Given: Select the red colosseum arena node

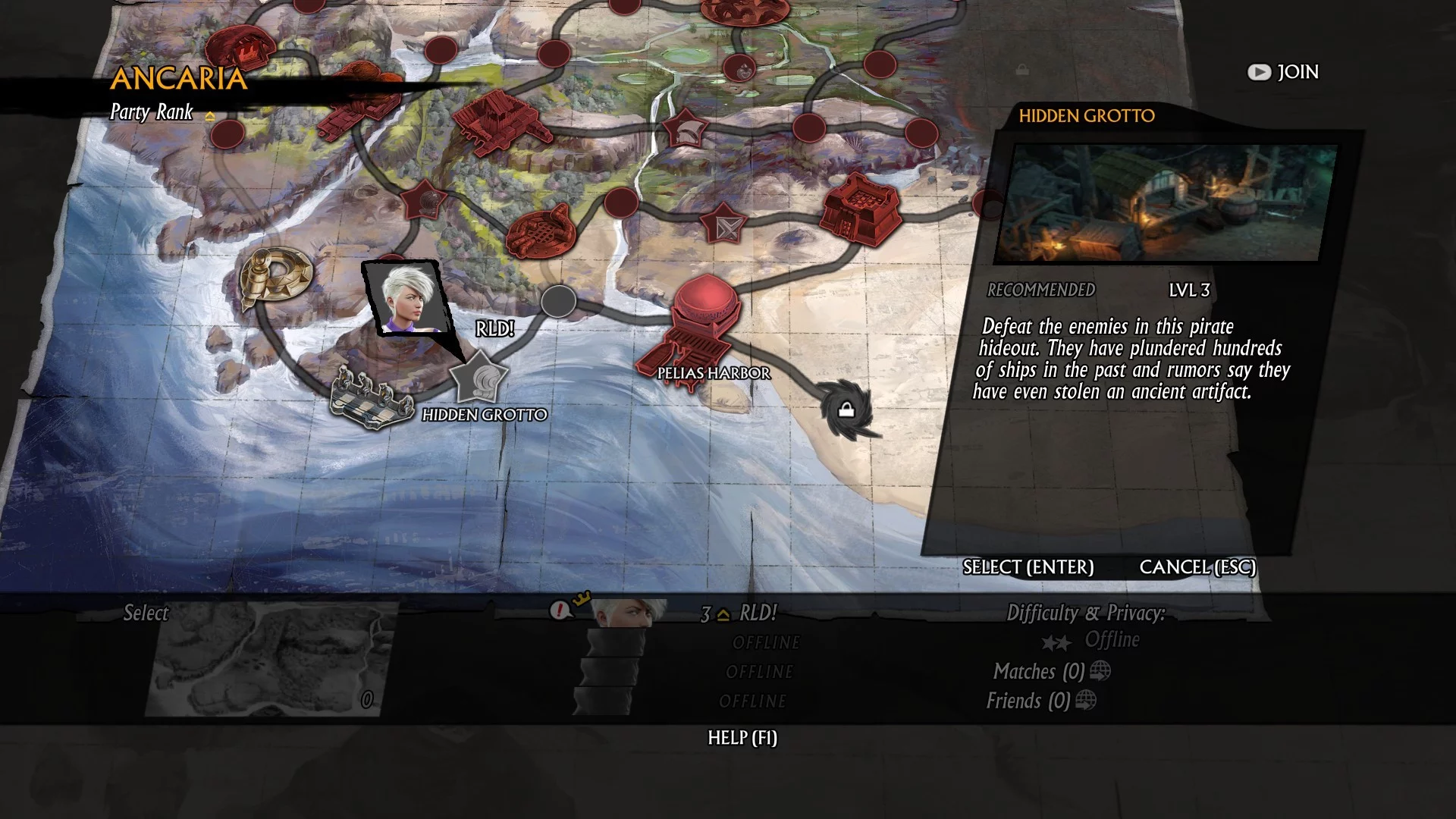Looking at the screenshot, I should pyautogui.click(x=538, y=230).
